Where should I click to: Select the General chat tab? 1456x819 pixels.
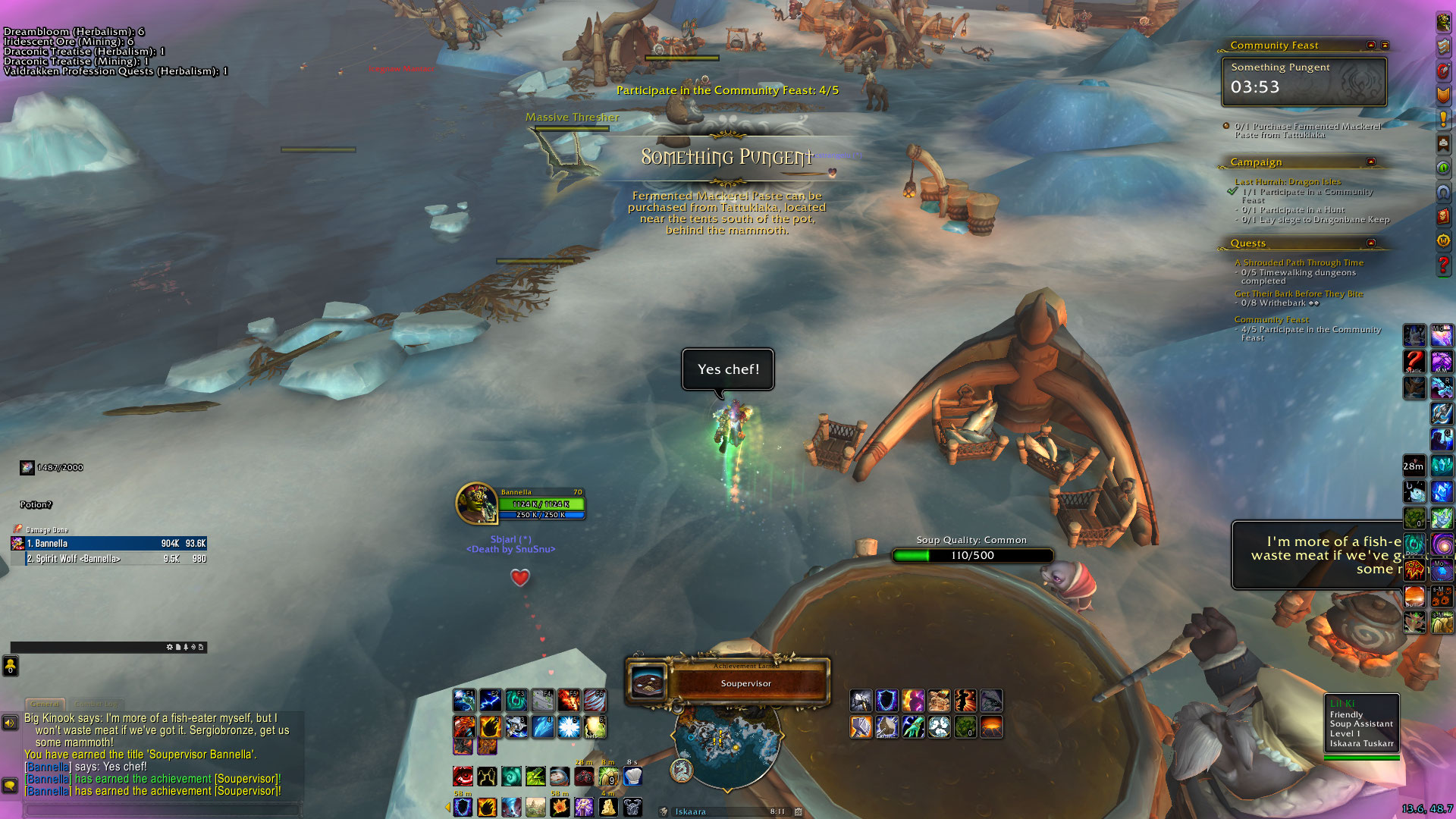[45, 704]
